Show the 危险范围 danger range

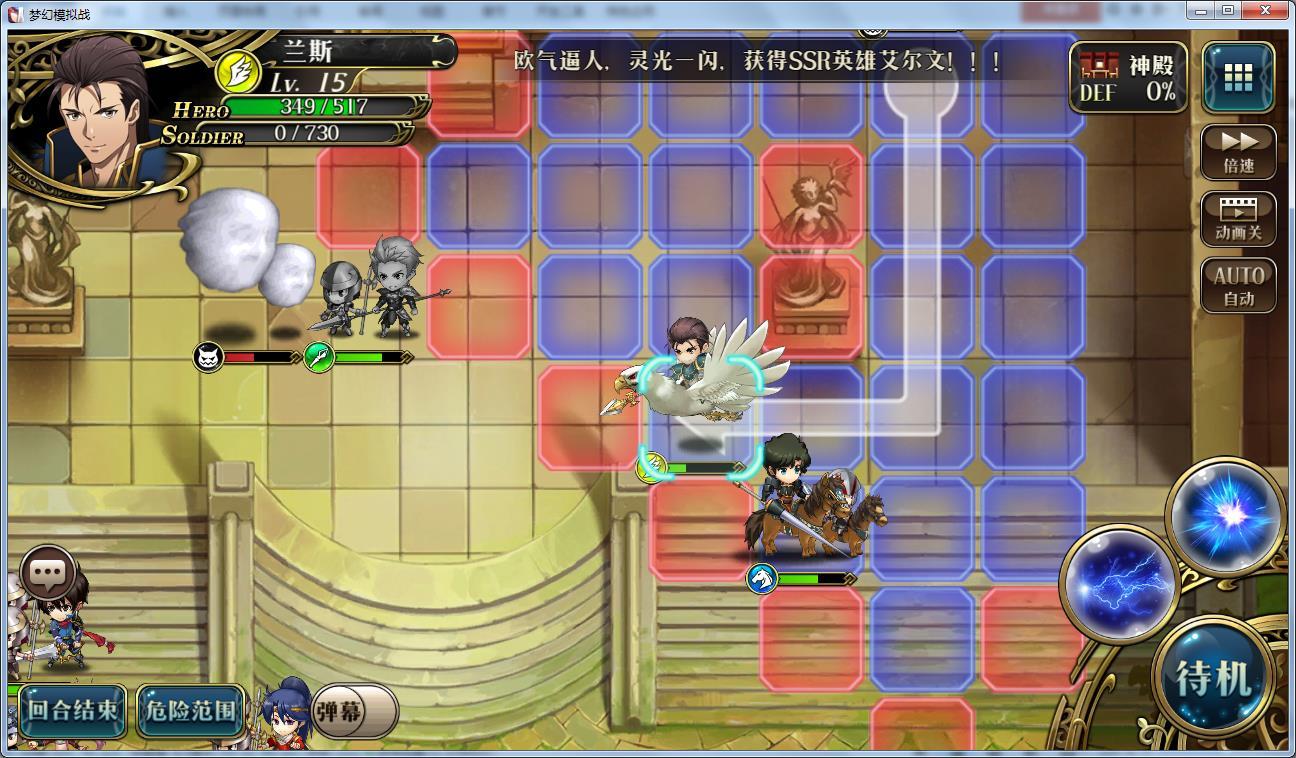pos(190,710)
